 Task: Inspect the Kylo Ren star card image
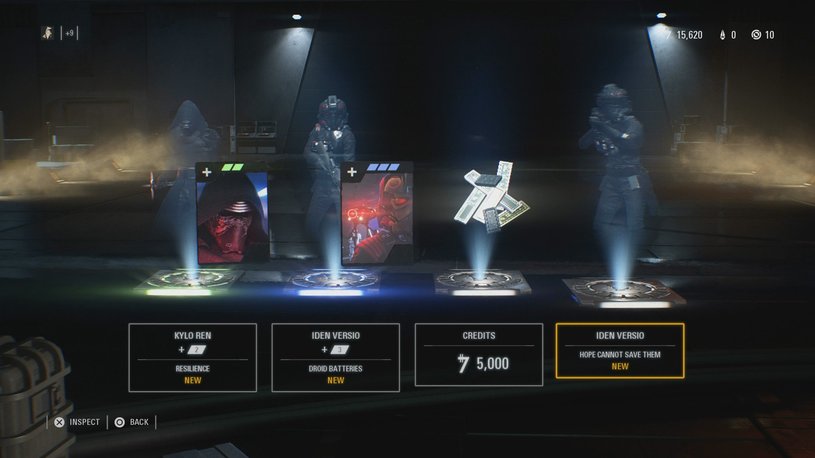click(232, 215)
